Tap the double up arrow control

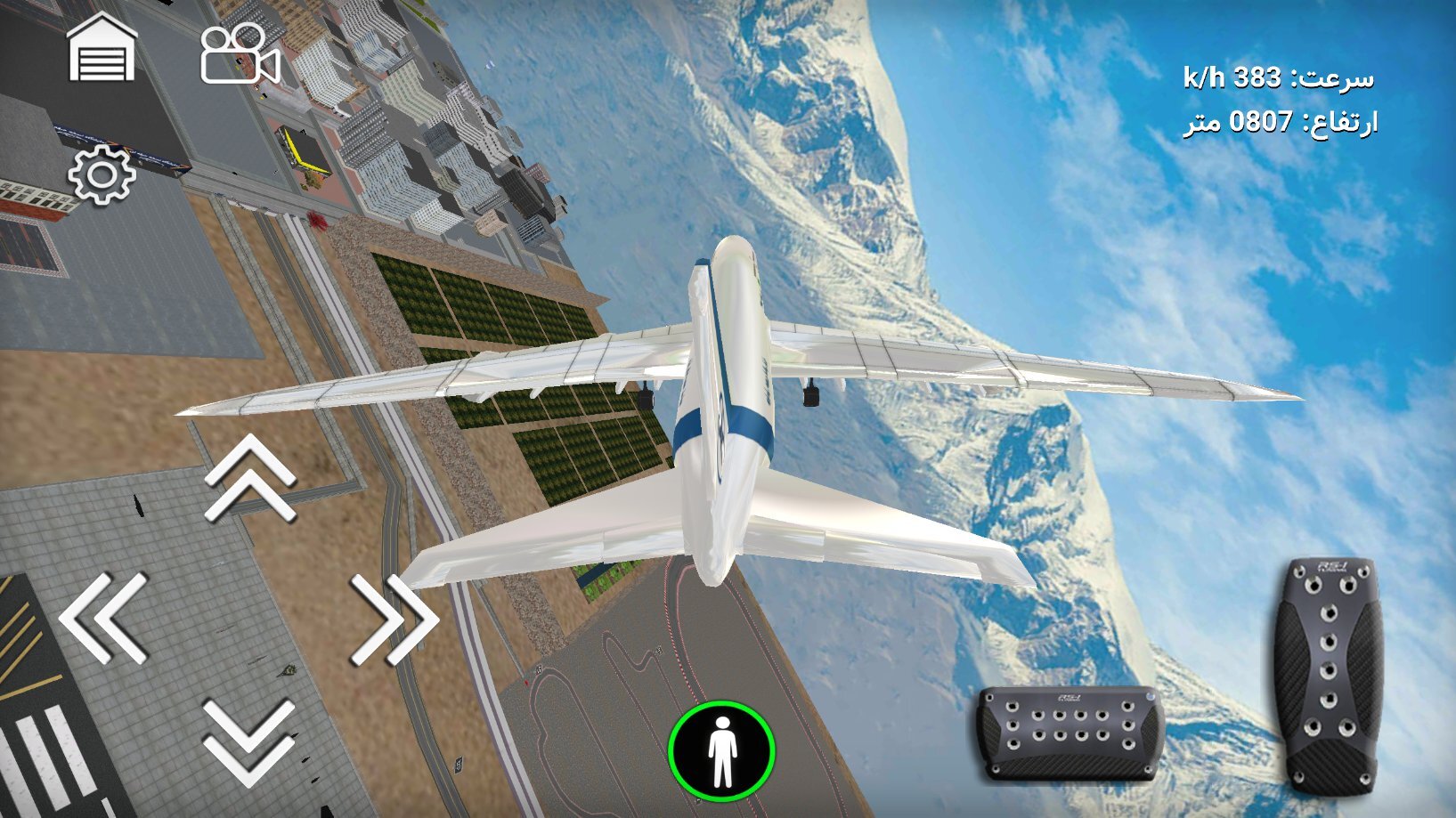pos(250,478)
